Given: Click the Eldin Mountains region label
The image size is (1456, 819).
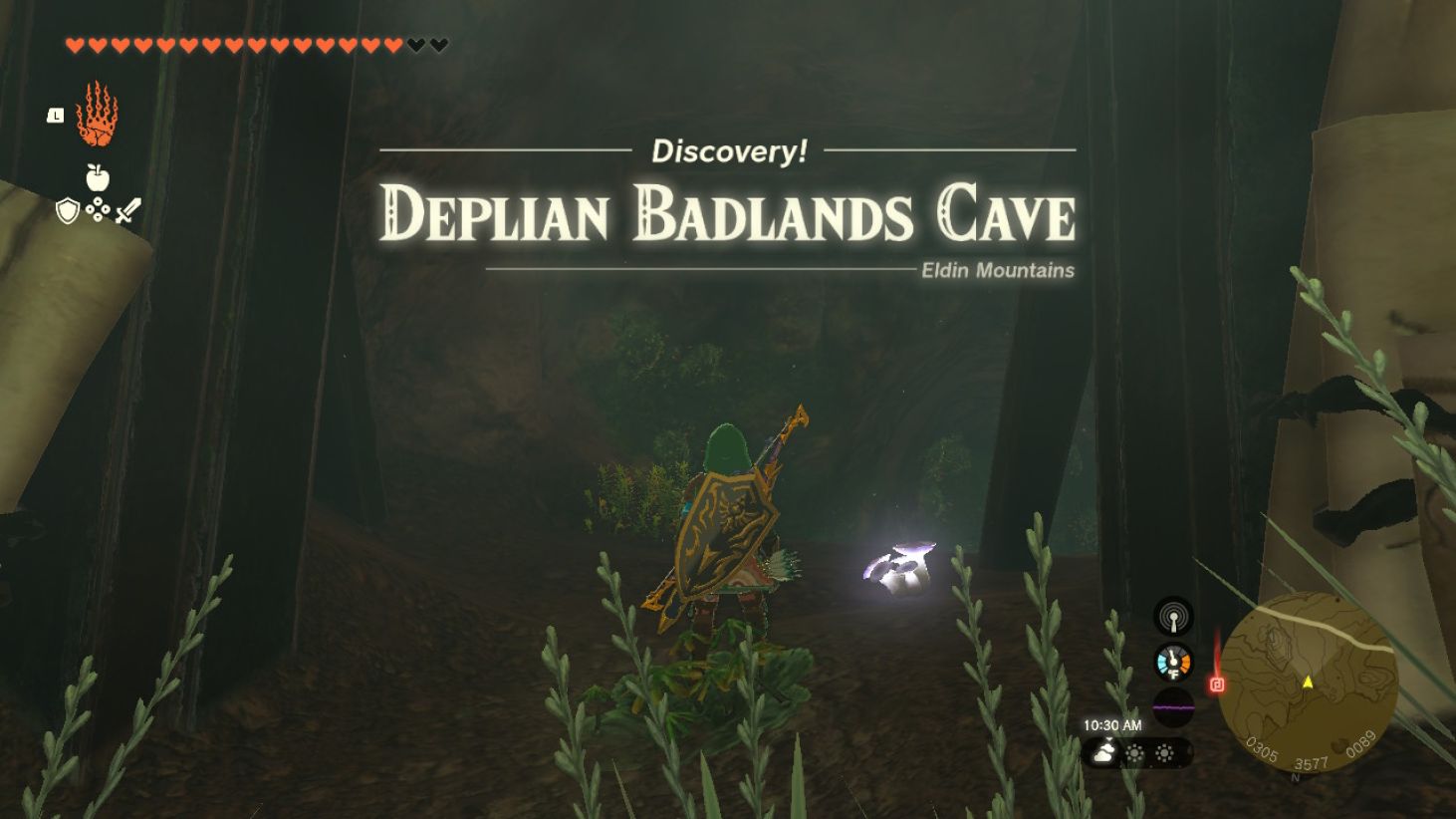Looking at the screenshot, I should 996,270.
